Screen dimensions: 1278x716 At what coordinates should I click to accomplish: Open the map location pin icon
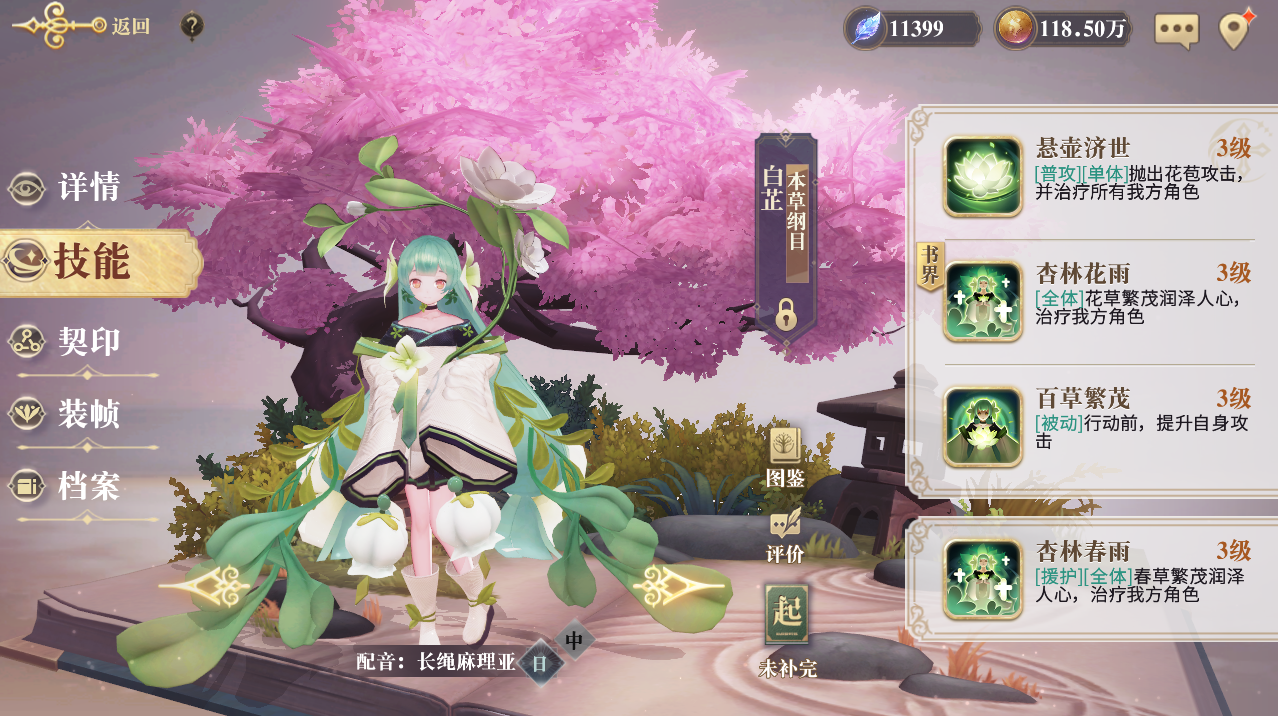pyautogui.click(x=1237, y=29)
